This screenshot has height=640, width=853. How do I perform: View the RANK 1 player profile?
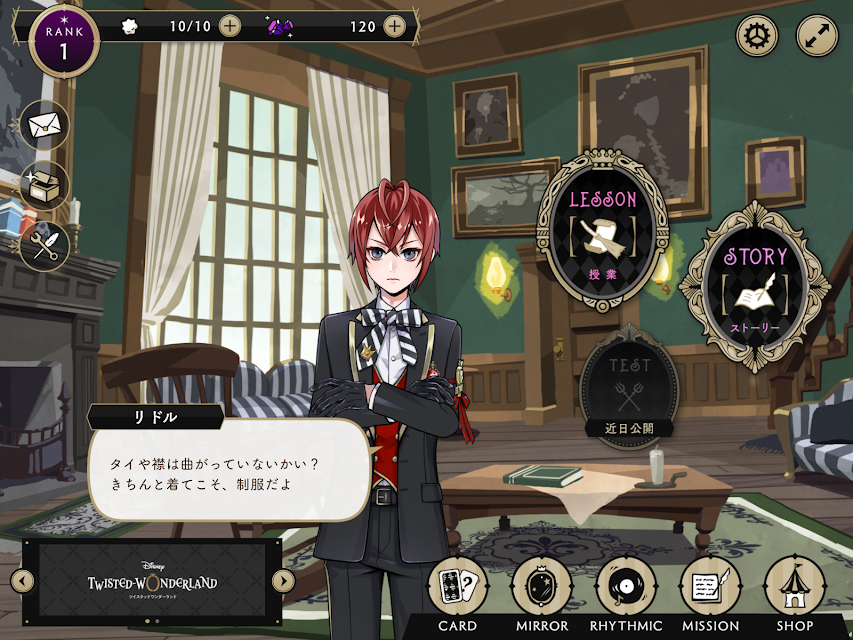click(x=64, y=40)
